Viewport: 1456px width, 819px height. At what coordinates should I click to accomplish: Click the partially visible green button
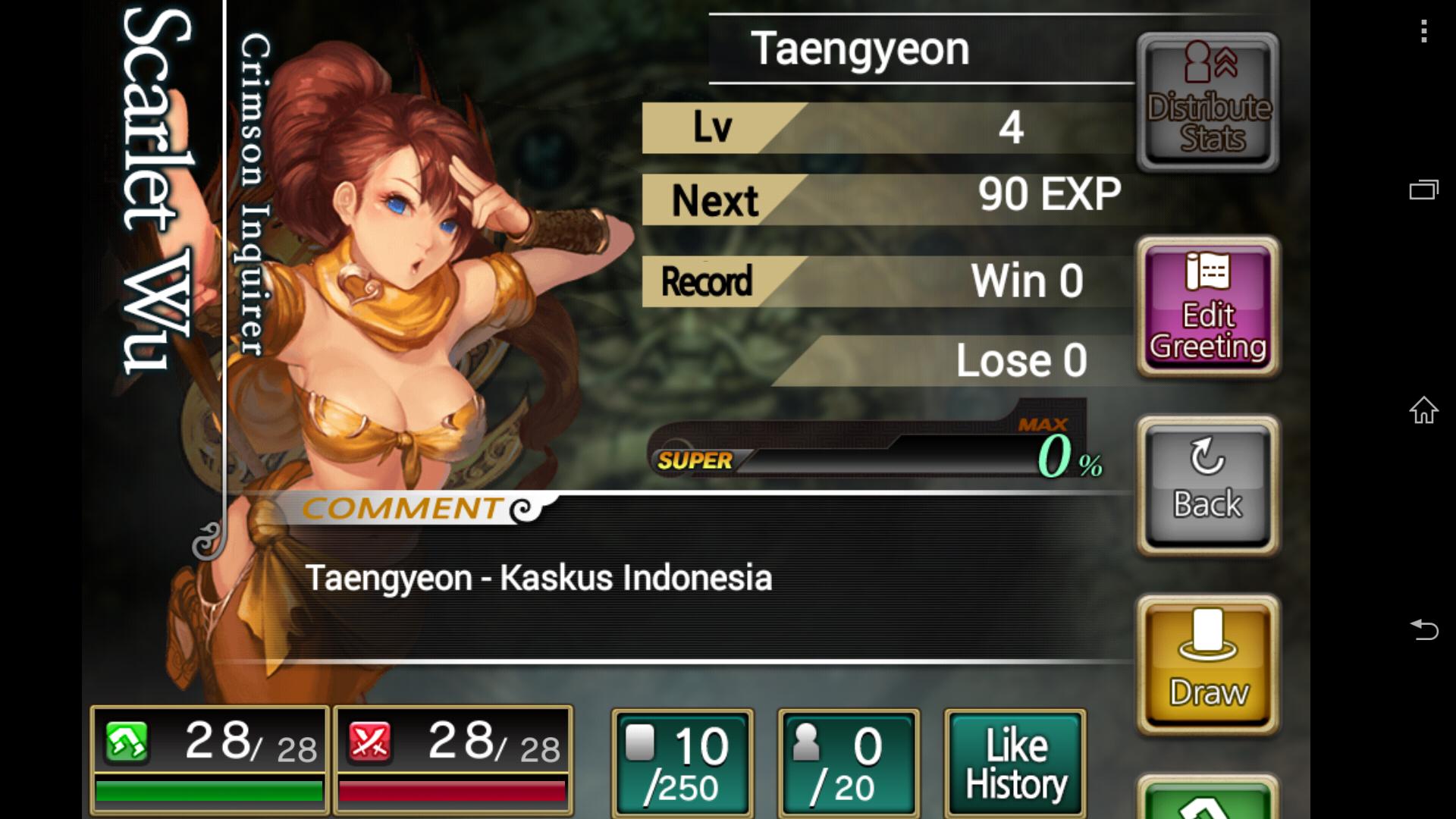[1208, 800]
